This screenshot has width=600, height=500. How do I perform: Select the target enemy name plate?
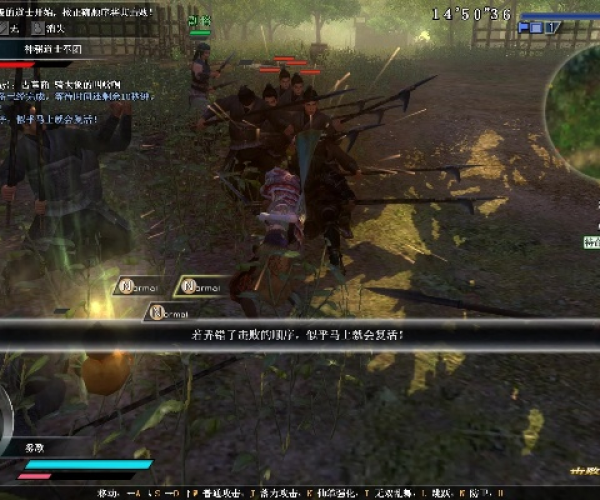[x=50, y=47]
